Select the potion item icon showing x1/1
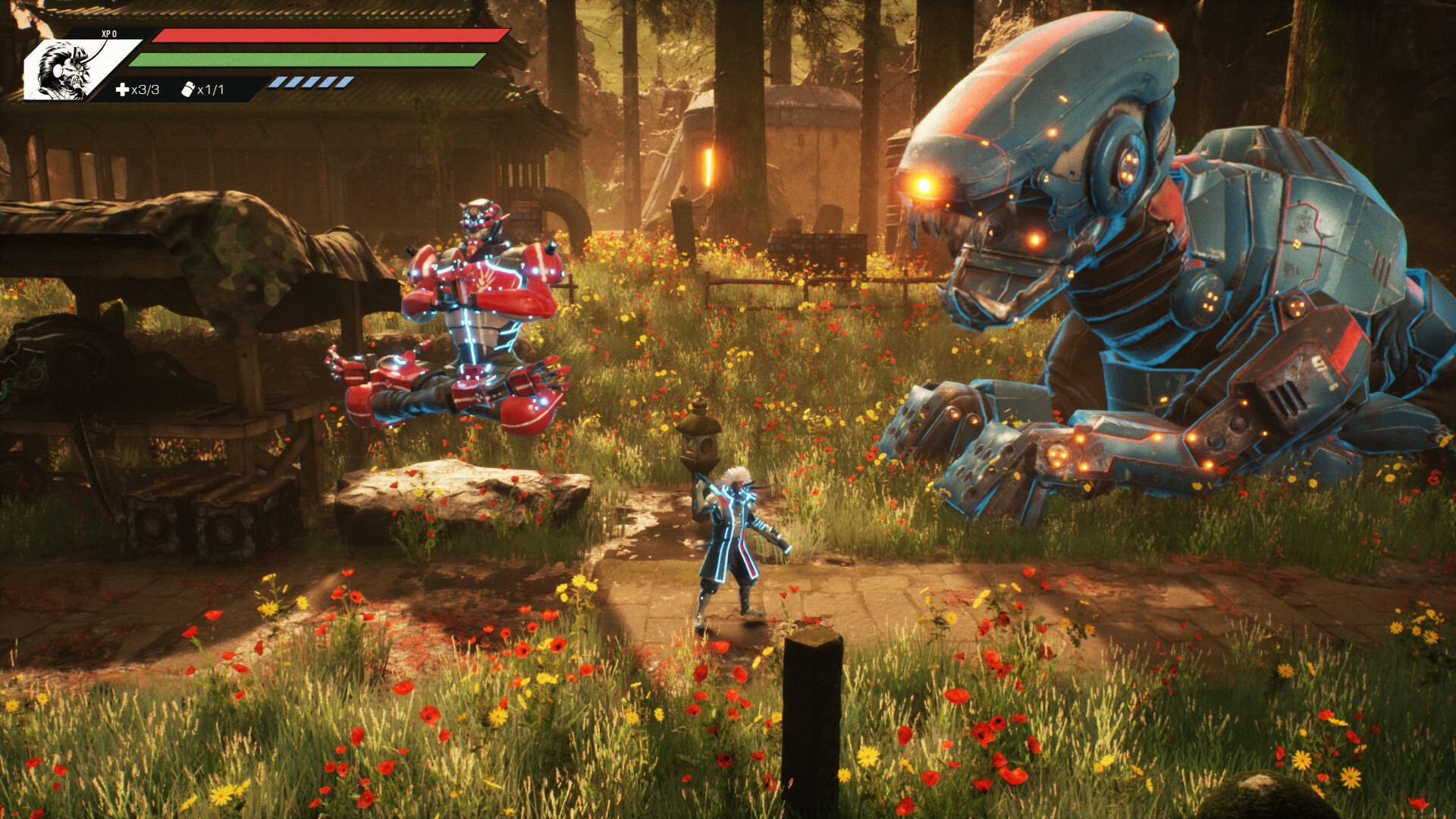This screenshot has width=1456, height=819. 190,89
